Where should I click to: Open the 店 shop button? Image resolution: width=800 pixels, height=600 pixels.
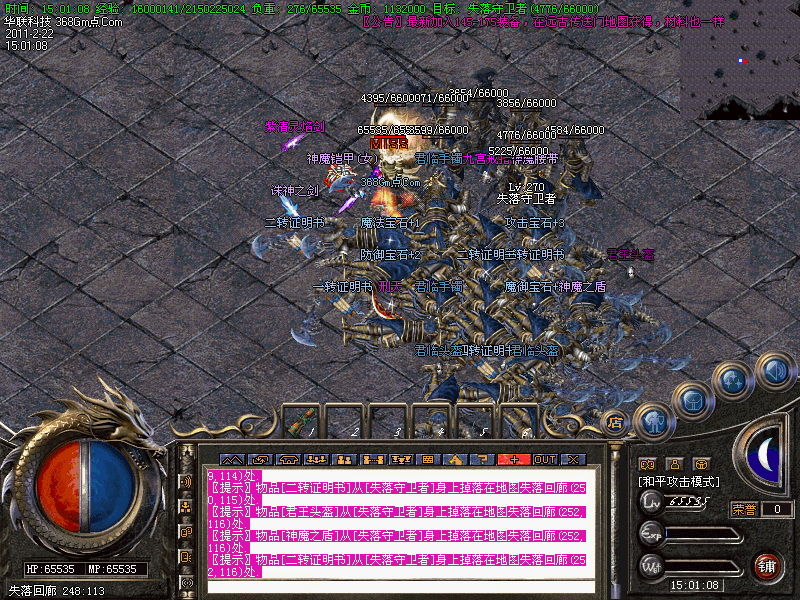[615, 423]
